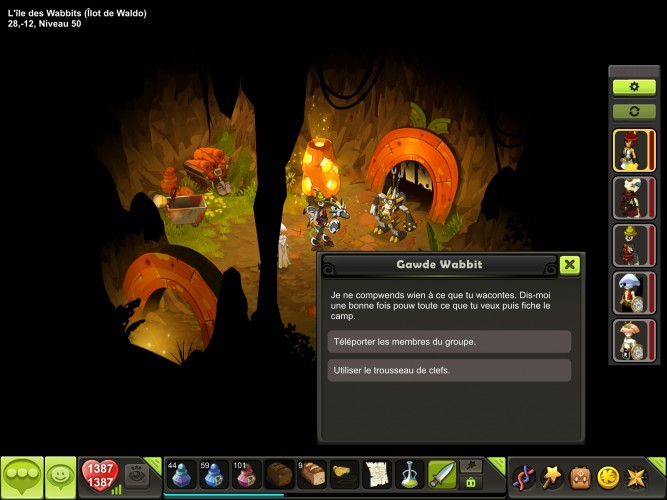Select the parchment scroll hotbar slot
Screen dimensions: 667x500
click(x=376, y=474)
